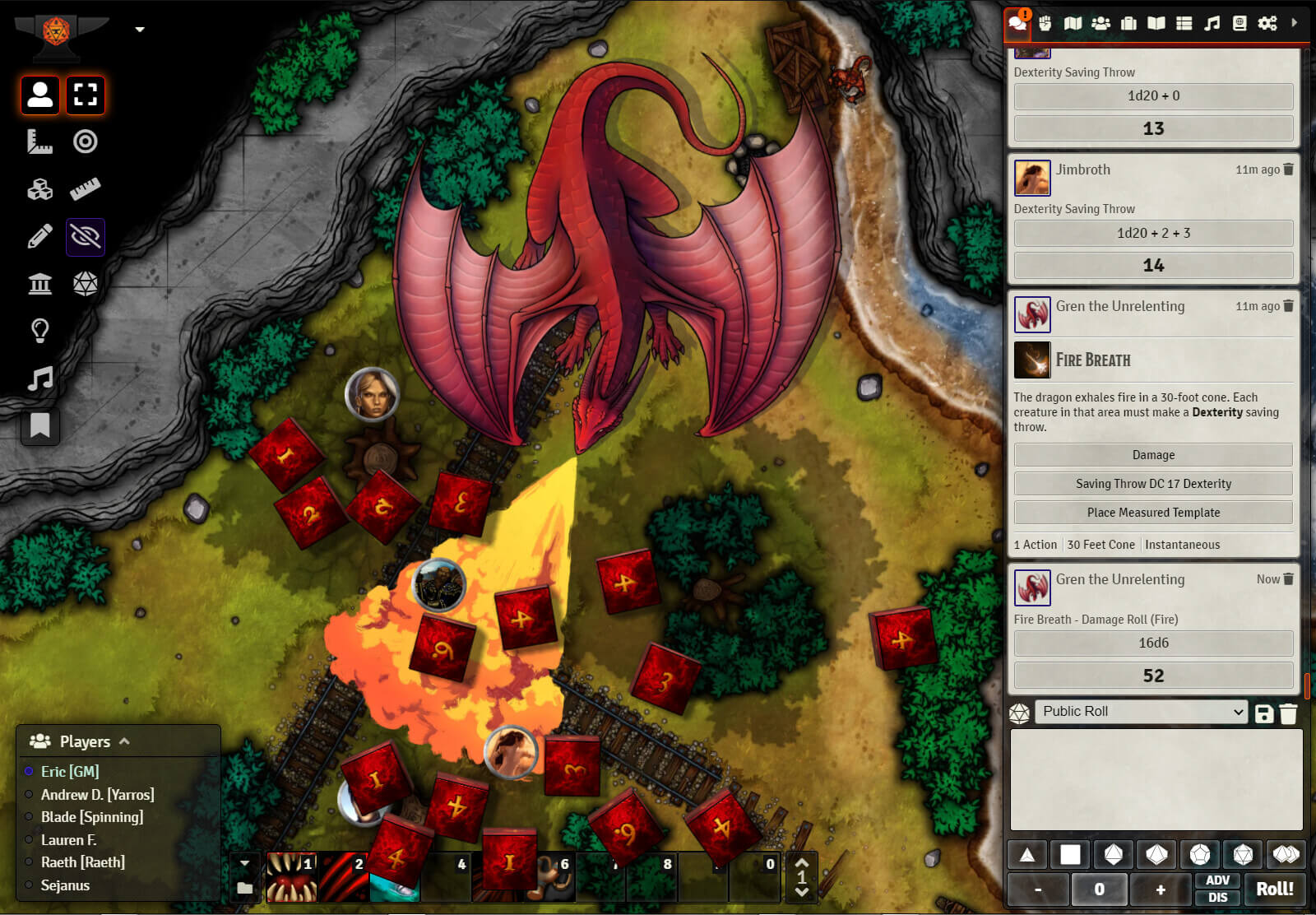The width and height of the screenshot is (1316, 915).
Task: Delete Jimbroth's Dexterity Saving Throw message
Action: (x=1288, y=170)
